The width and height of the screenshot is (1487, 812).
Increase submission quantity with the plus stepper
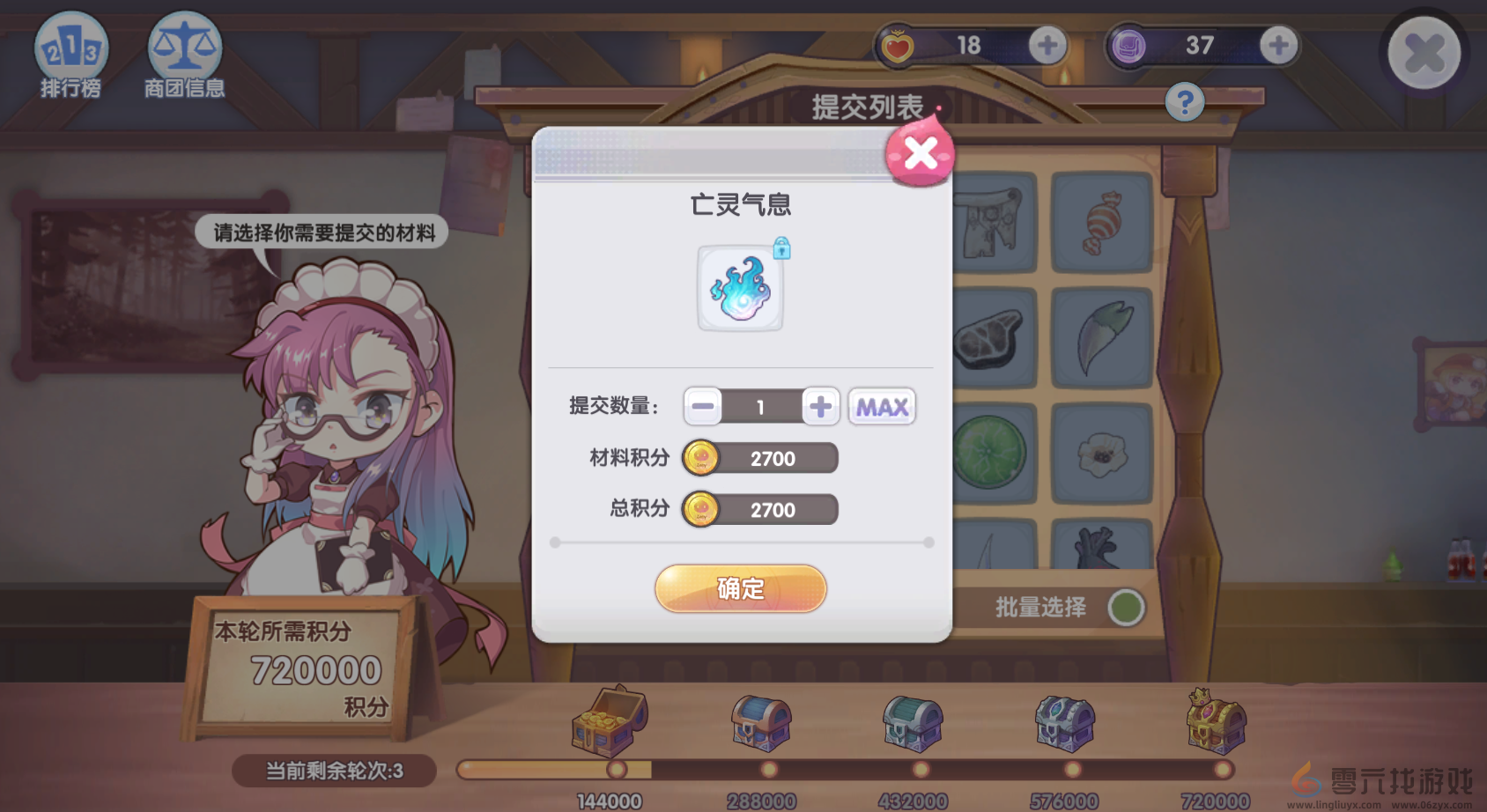[x=818, y=406]
